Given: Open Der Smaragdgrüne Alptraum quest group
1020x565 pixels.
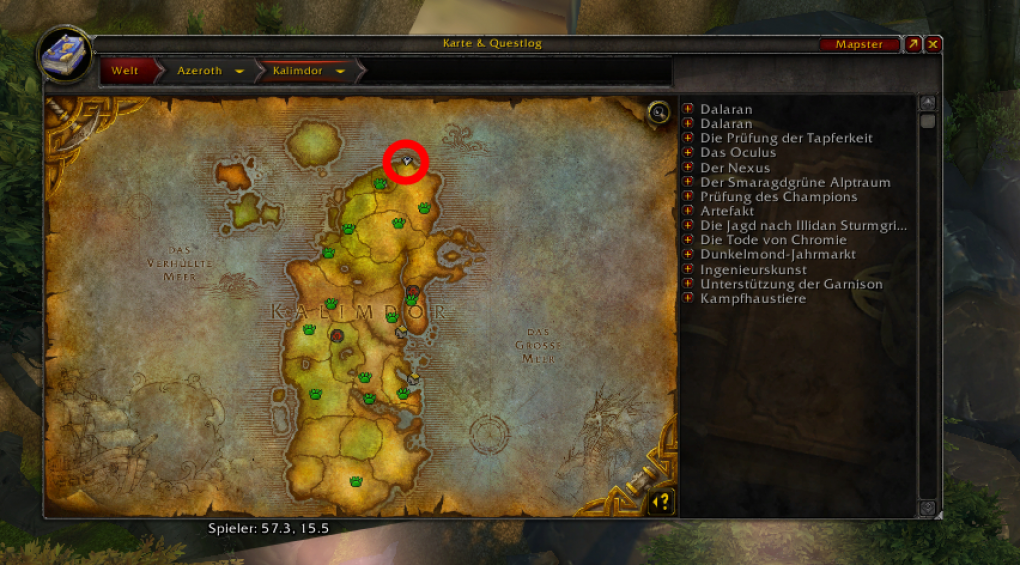Looking at the screenshot, I should pos(688,182).
